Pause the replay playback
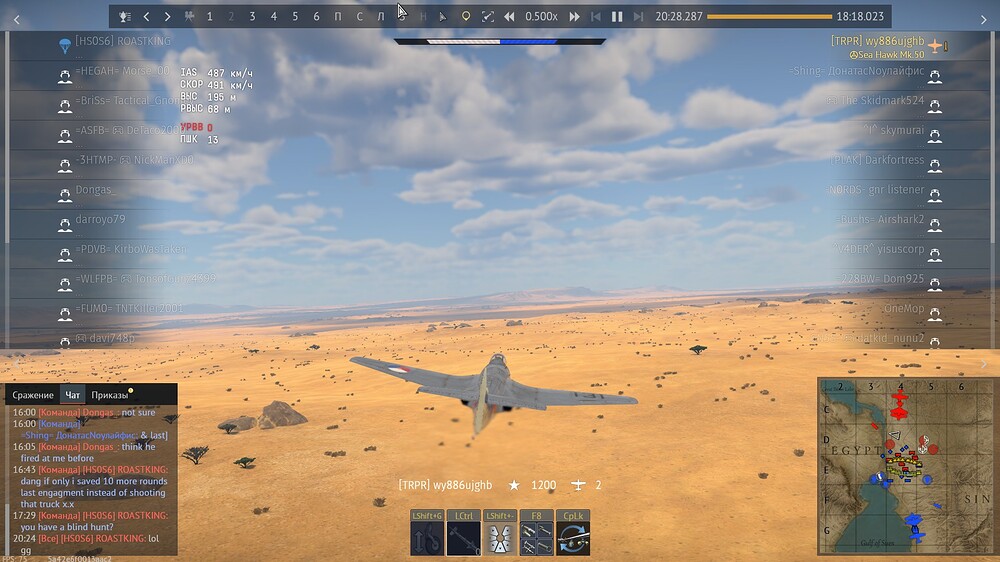Screen dimensions: 1000x562 (x=617, y=17)
